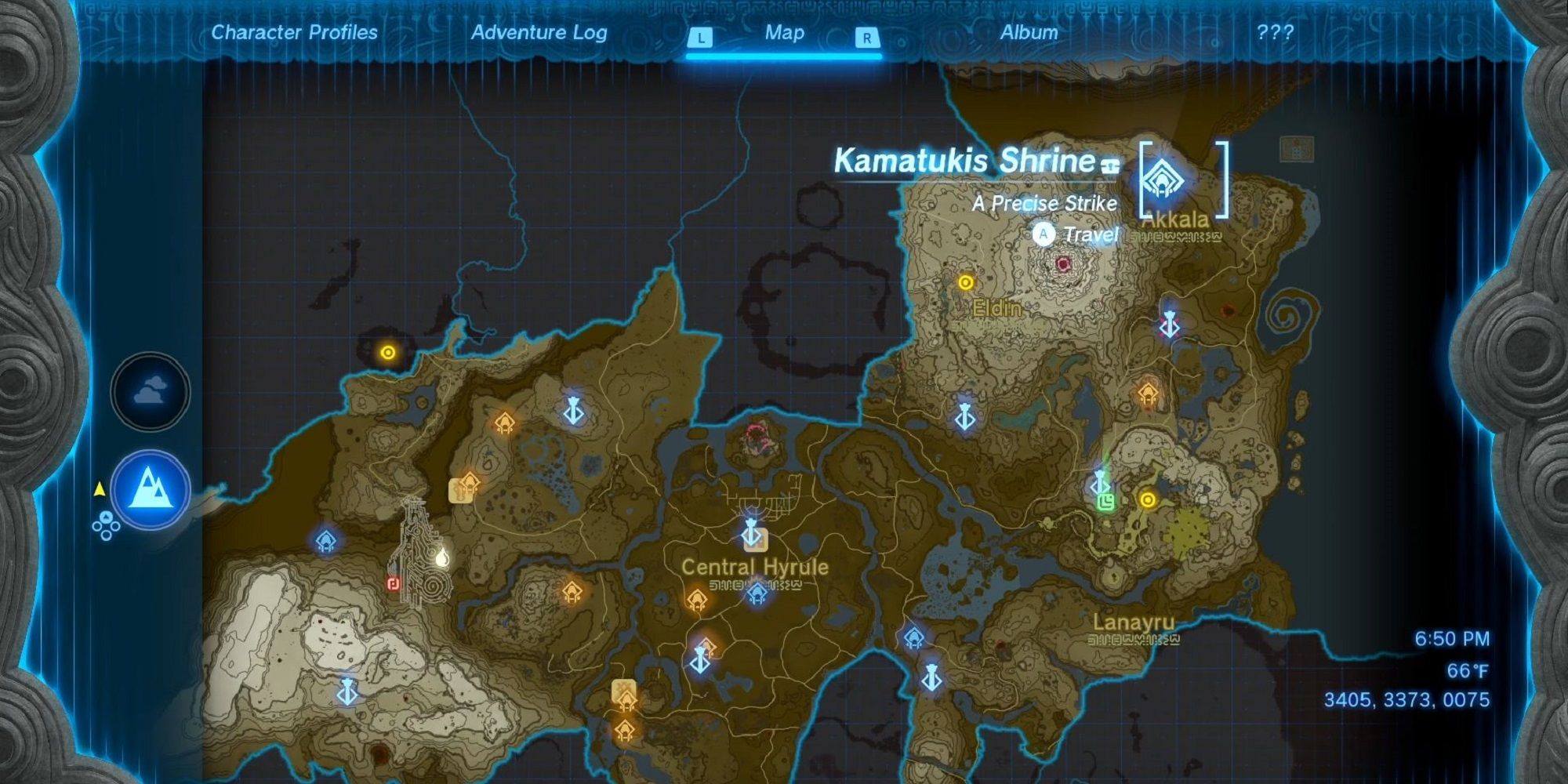Toggle the green marker east of Akkala
Viewport: 1568px width, 784px height.
(1105, 503)
